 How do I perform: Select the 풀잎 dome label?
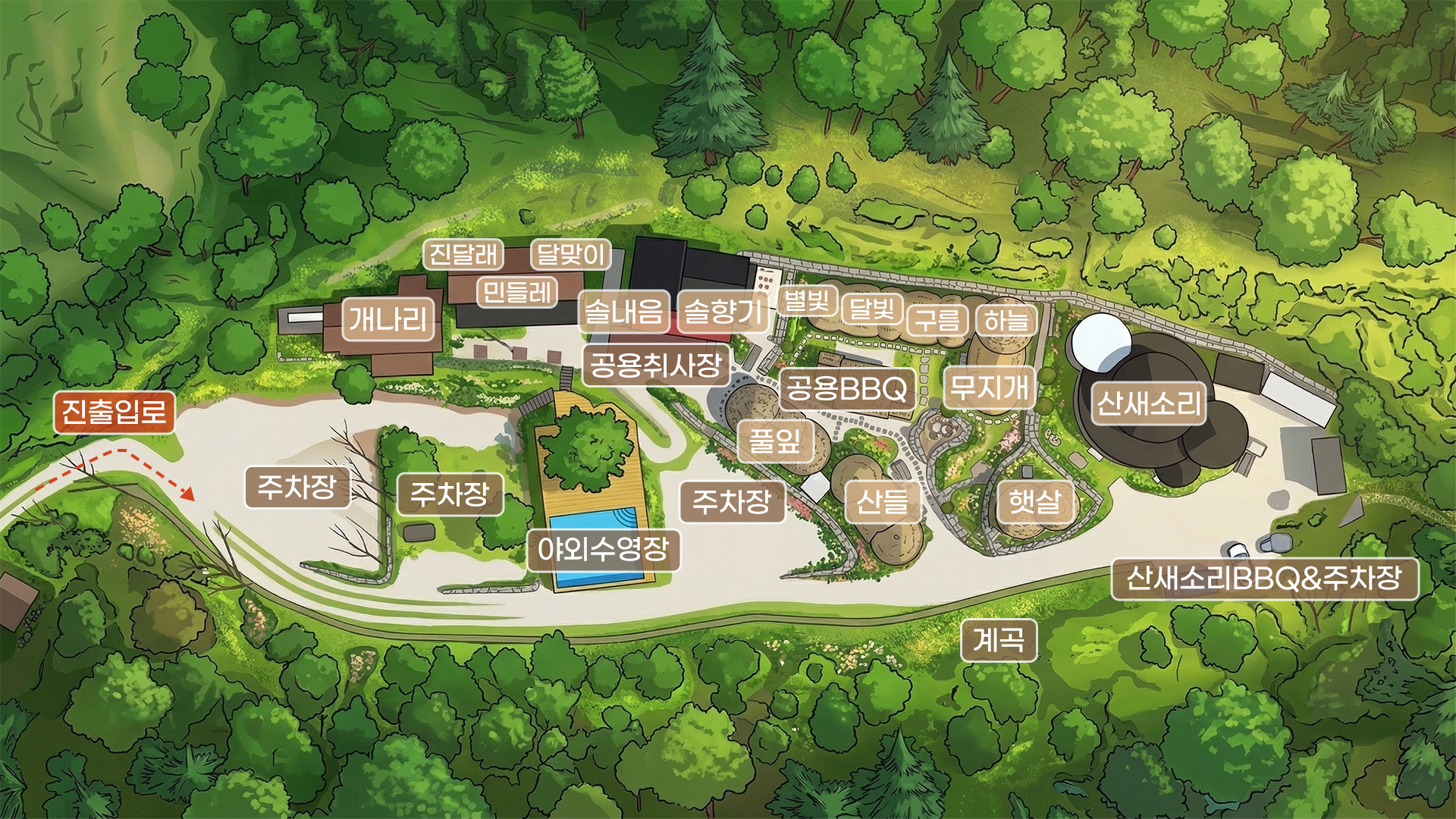pos(775,440)
